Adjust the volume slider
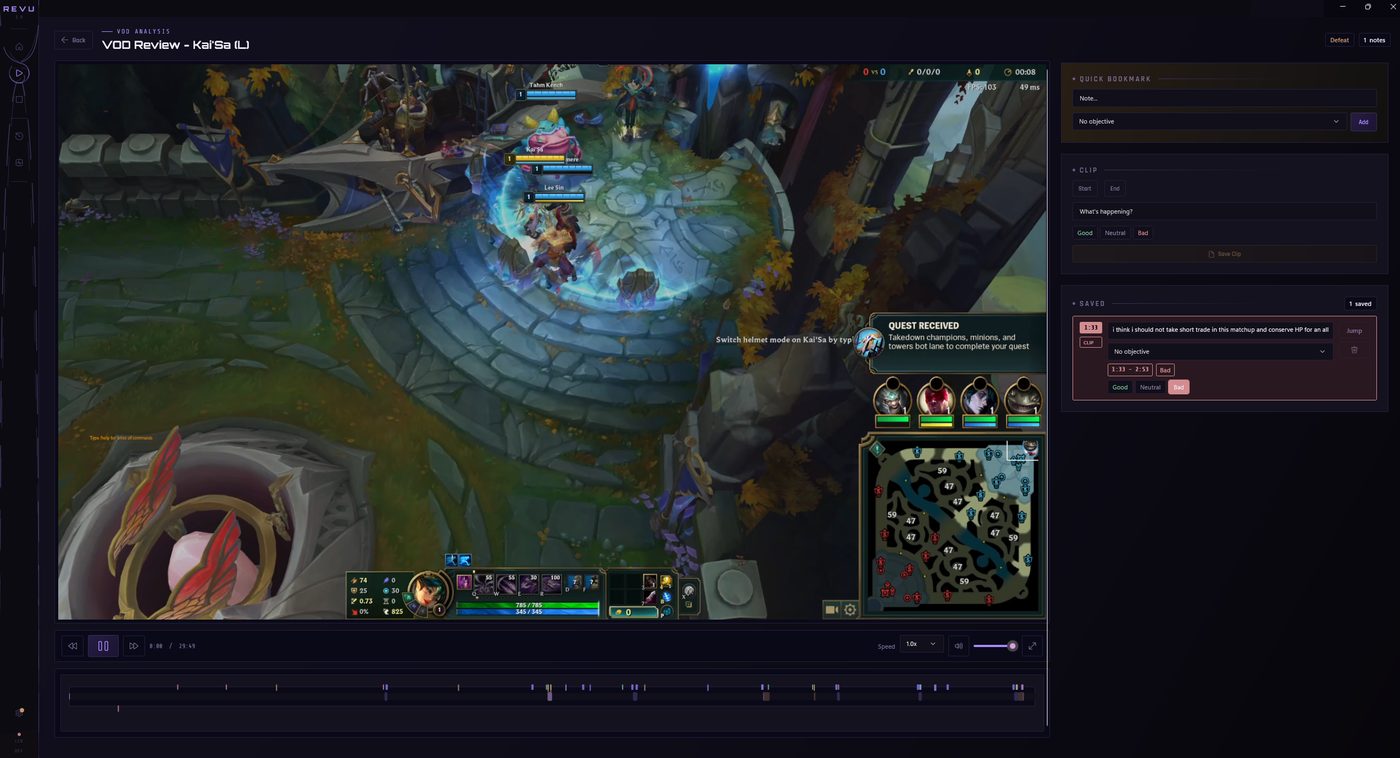The image size is (1400, 758). pos(995,645)
